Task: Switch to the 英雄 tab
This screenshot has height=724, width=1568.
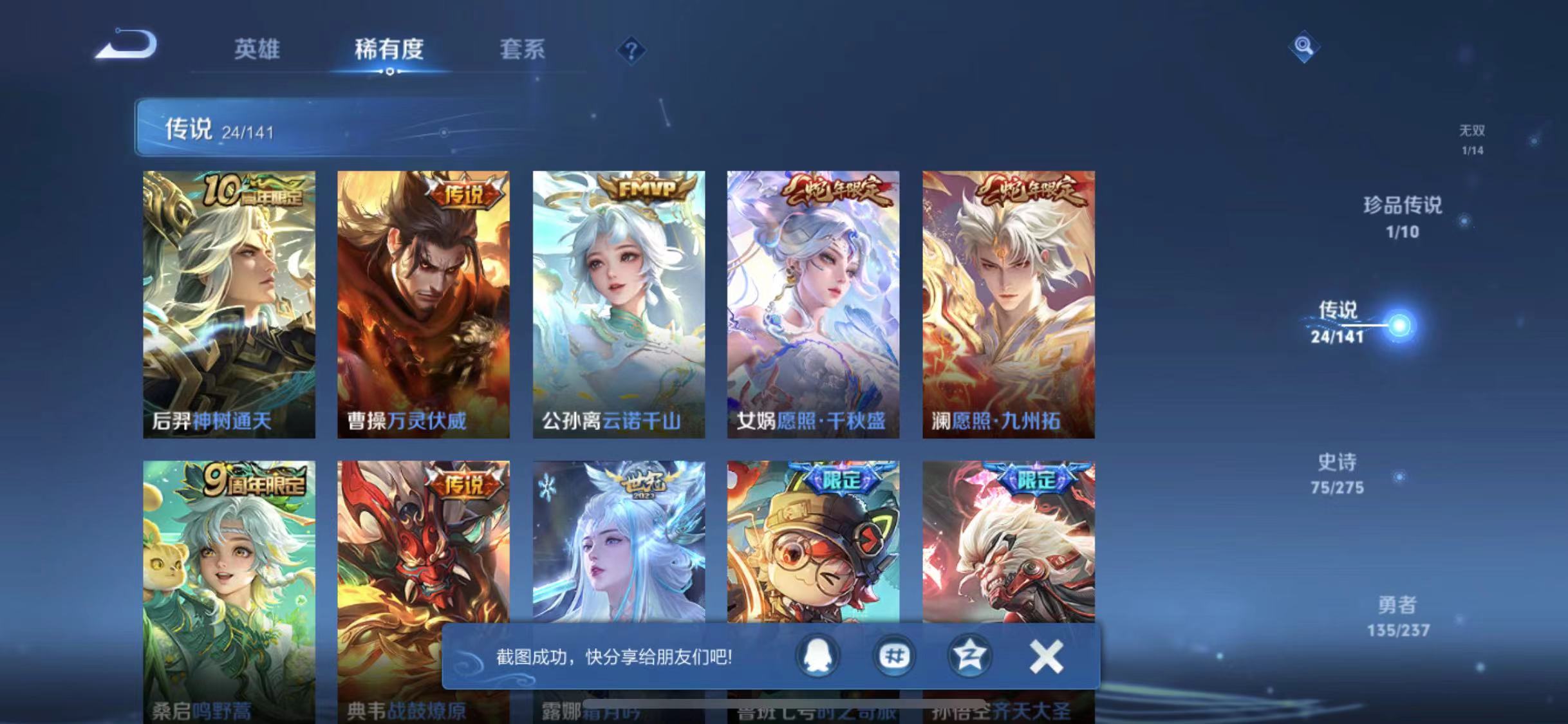Action: pyautogui.click(x=257, y=50)
